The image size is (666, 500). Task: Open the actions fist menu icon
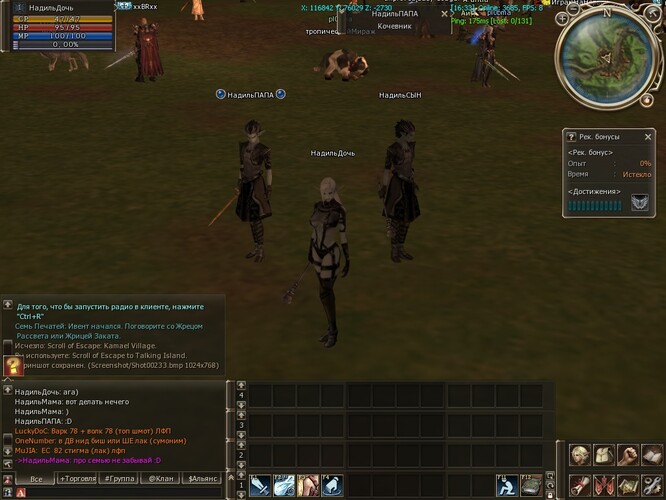point(627,456)
